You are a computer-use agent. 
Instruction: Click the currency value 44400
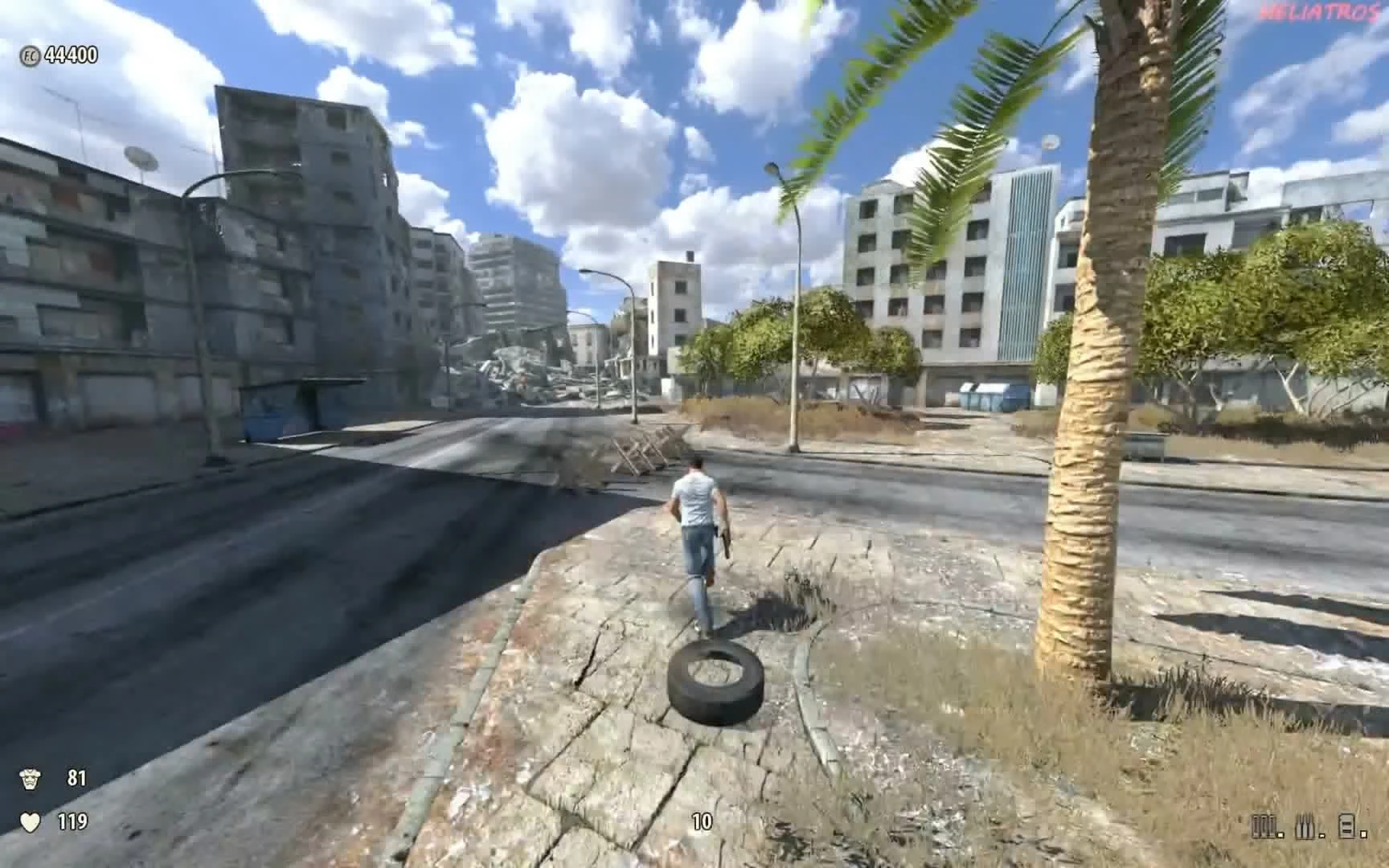71,56
